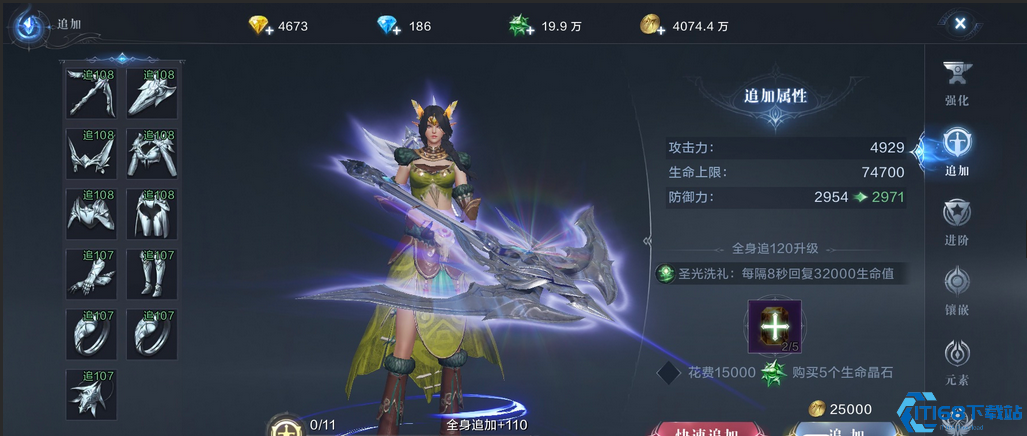Image resolution: width=1027 pixels, height=436 pixels.
Task: Tick the buy 5 life crystals checkbox
Action: coord(668,373)
